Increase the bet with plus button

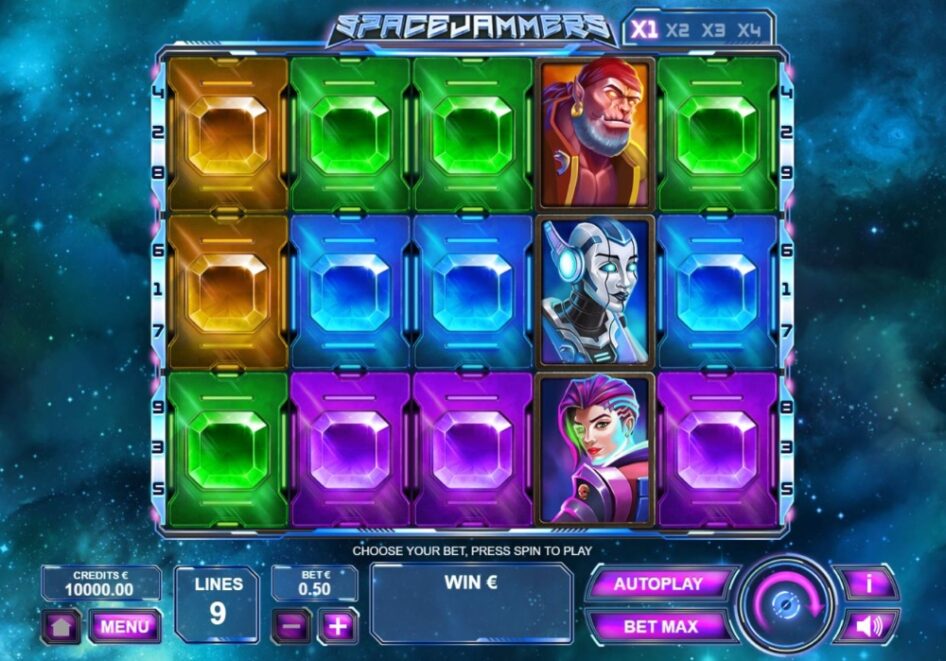click(338, 627)
